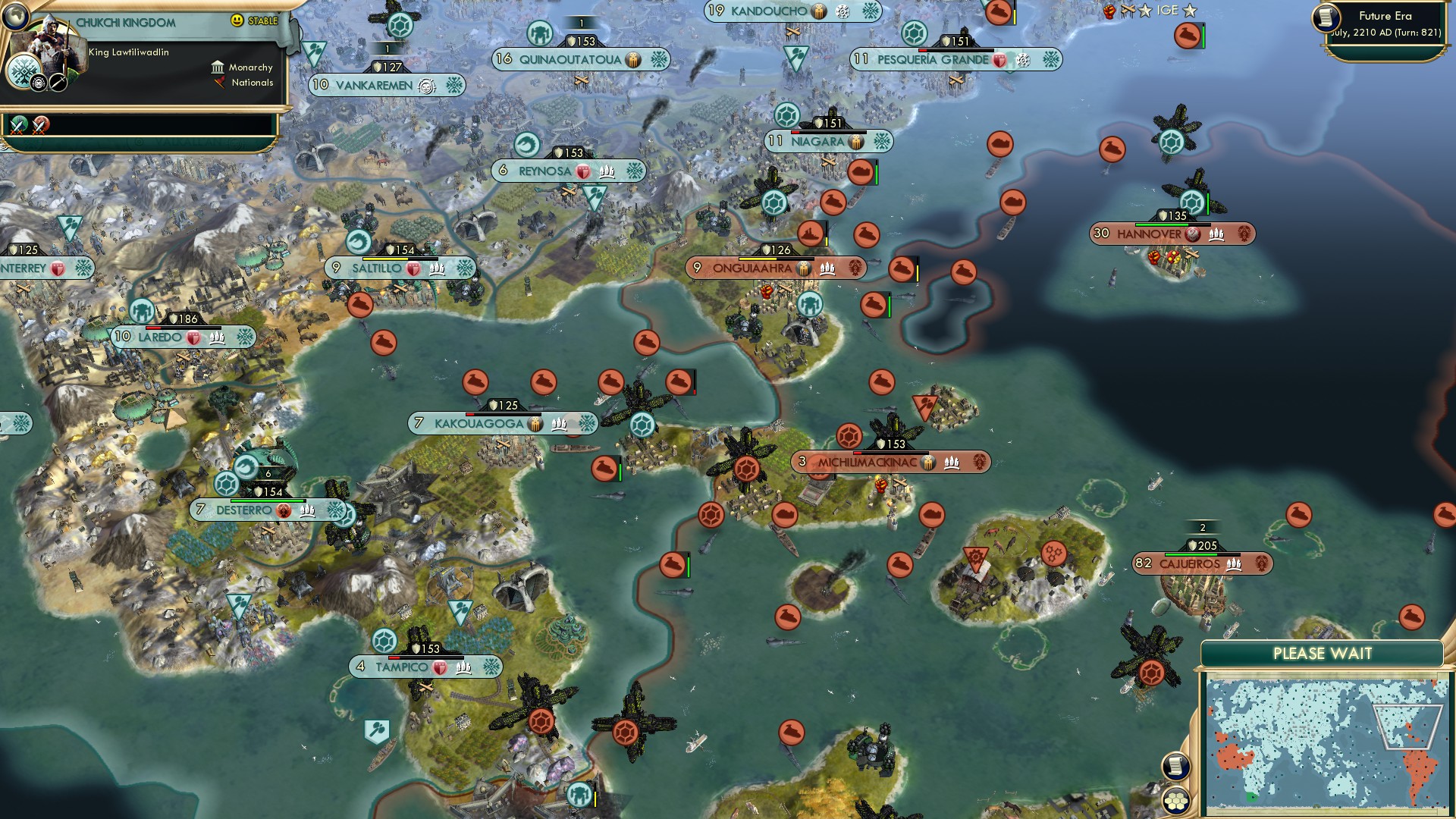The image size is (1456, 819).
Task: Click the PLEASE WAIT turn button
Action: (1322, 654)
